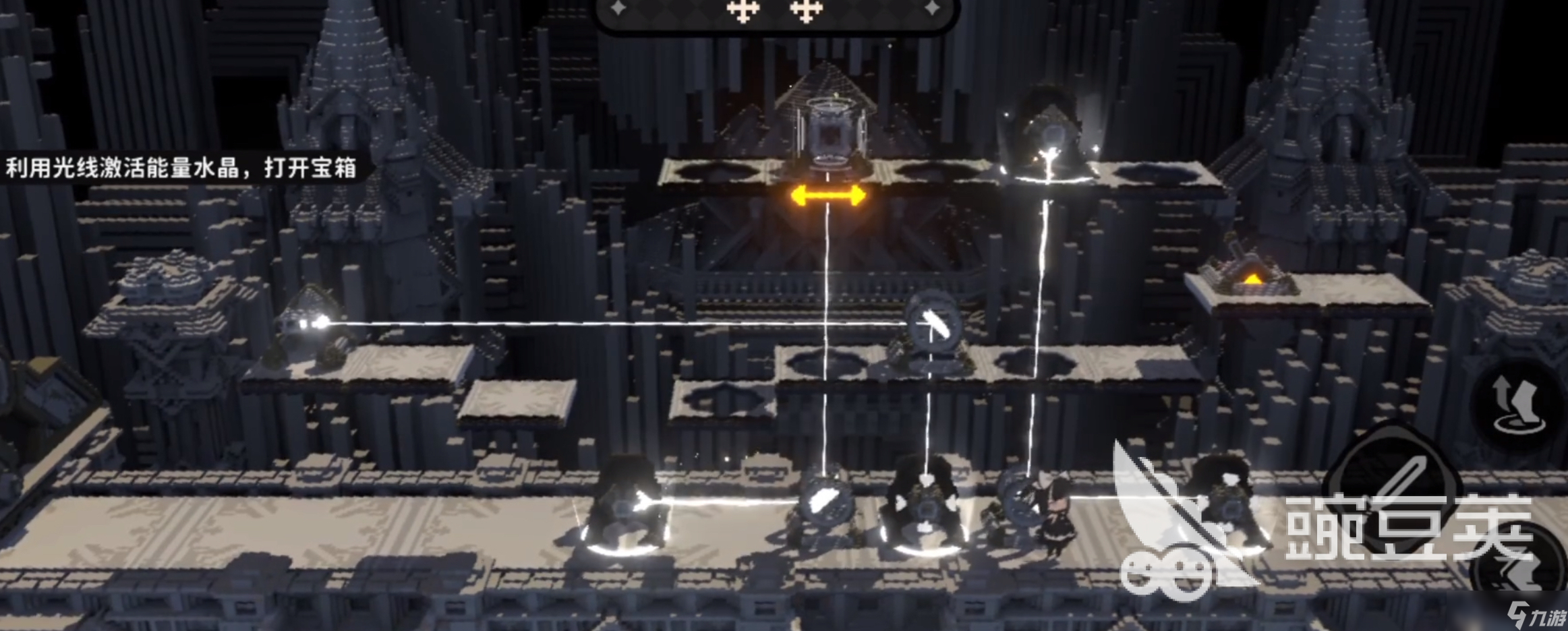Select the orange double-arrow mirror slider
Screen dimensions: 1568x631
coord(827,196)
